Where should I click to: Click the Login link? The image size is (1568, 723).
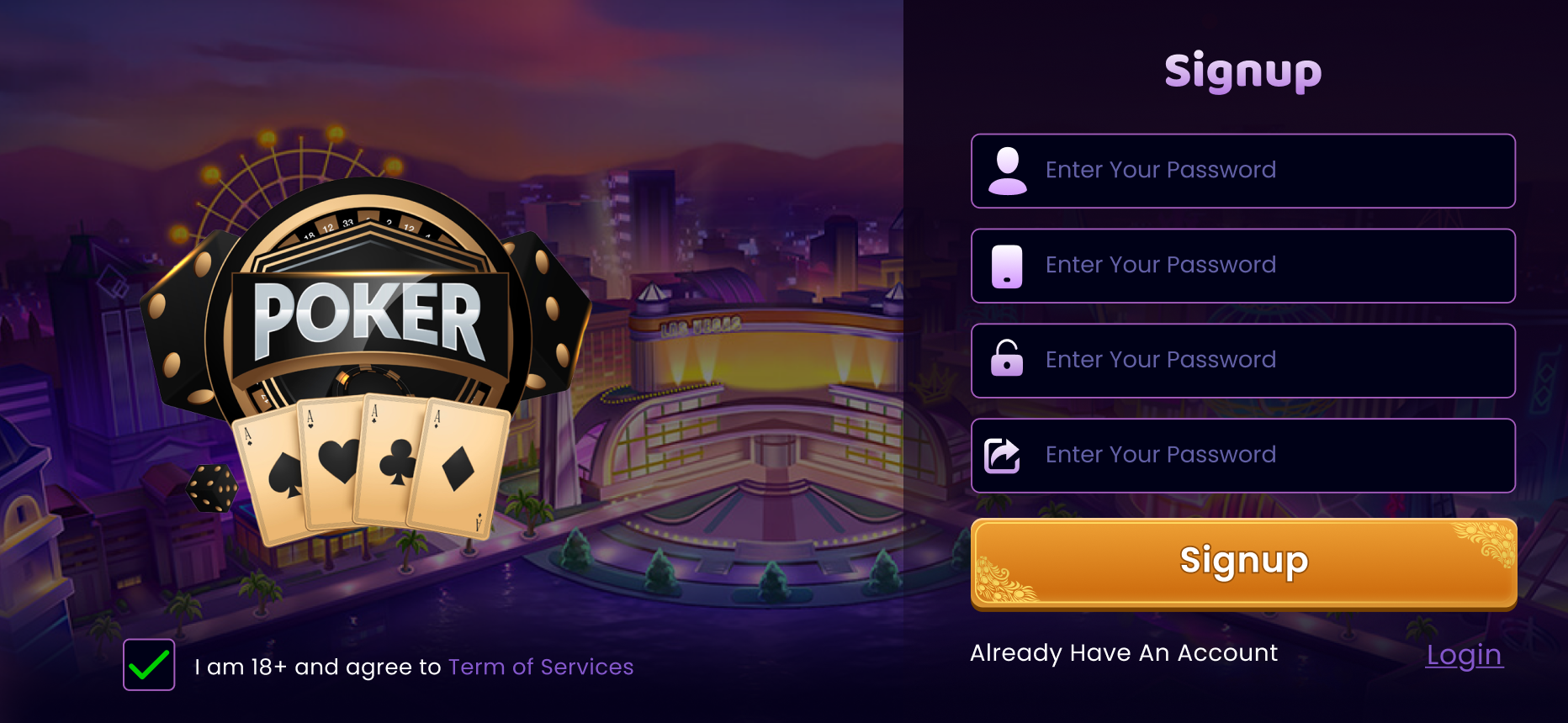(x=1464, y=656)
